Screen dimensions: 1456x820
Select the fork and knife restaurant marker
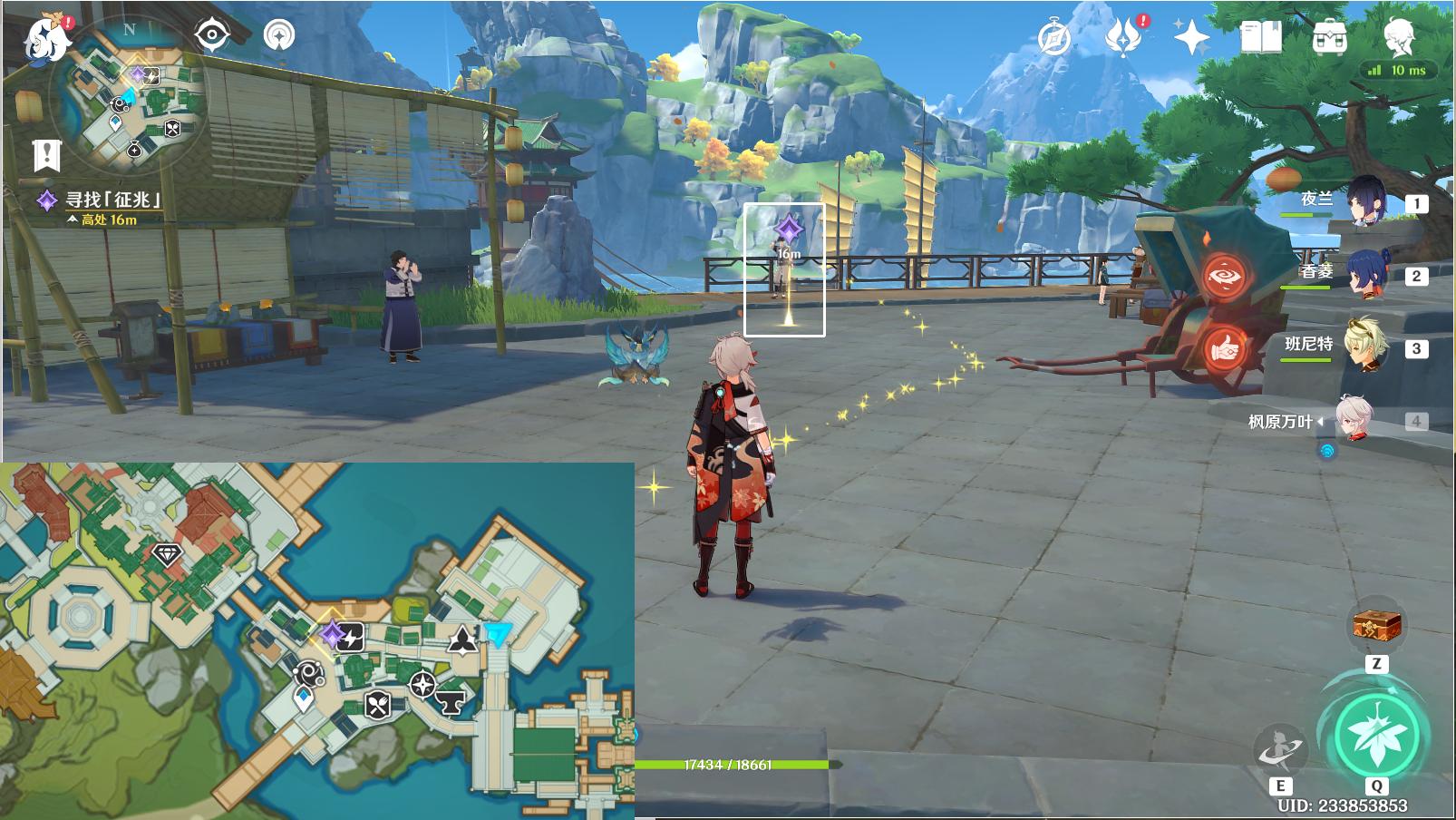378,704
